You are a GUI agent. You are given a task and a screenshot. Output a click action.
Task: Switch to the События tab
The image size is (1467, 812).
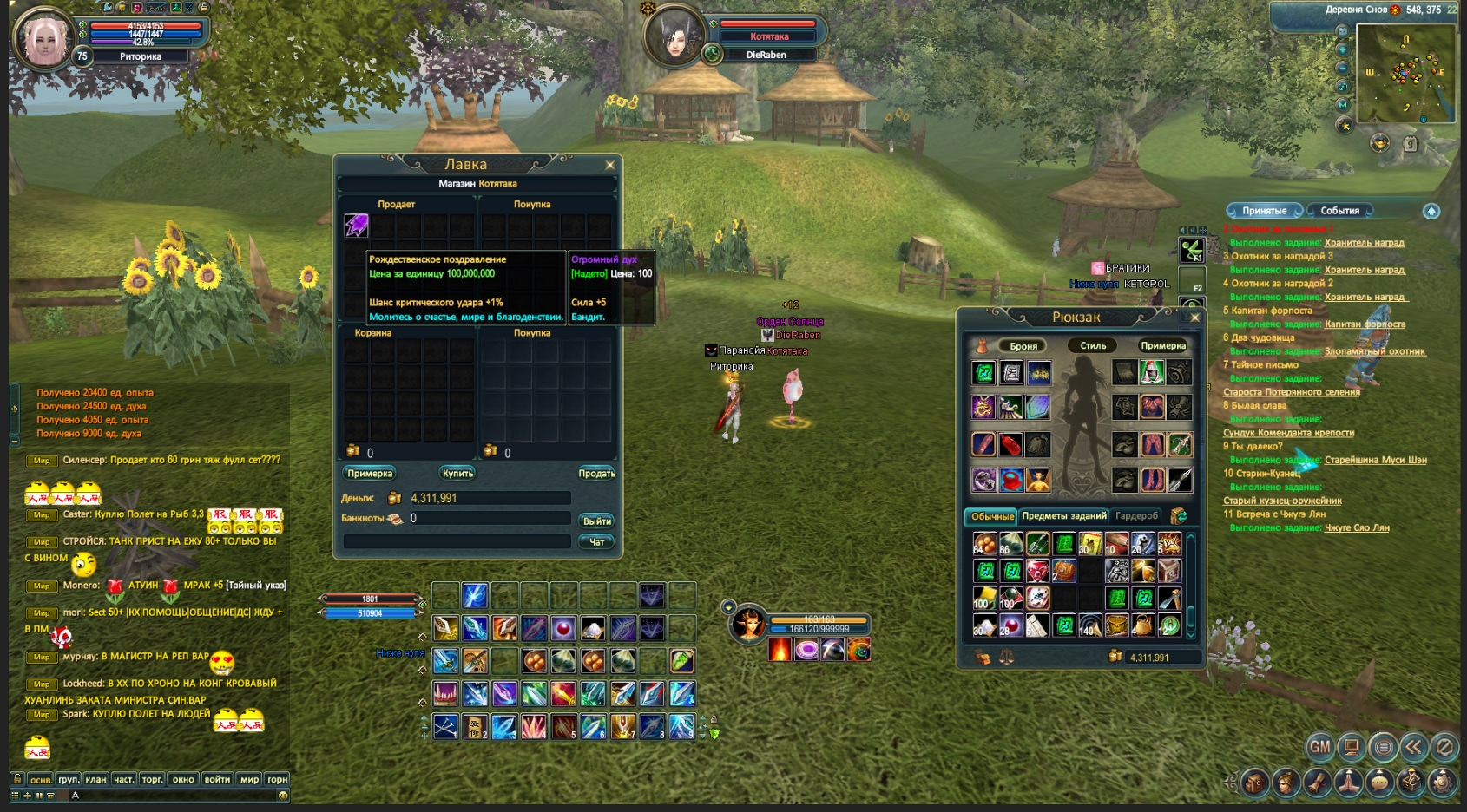pos(1339,211)
